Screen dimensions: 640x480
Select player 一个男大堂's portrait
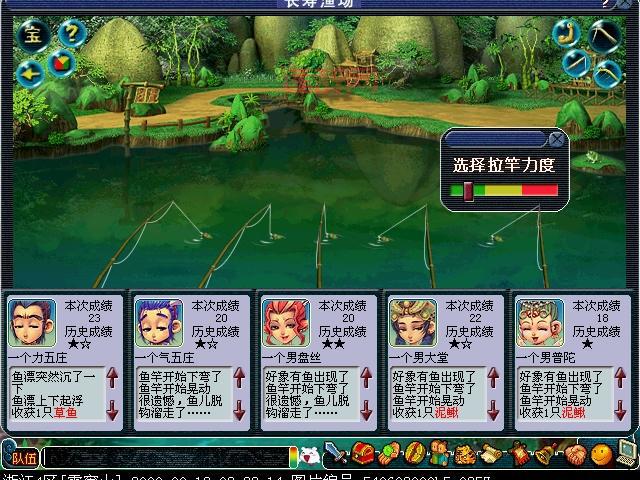[412, 321]
